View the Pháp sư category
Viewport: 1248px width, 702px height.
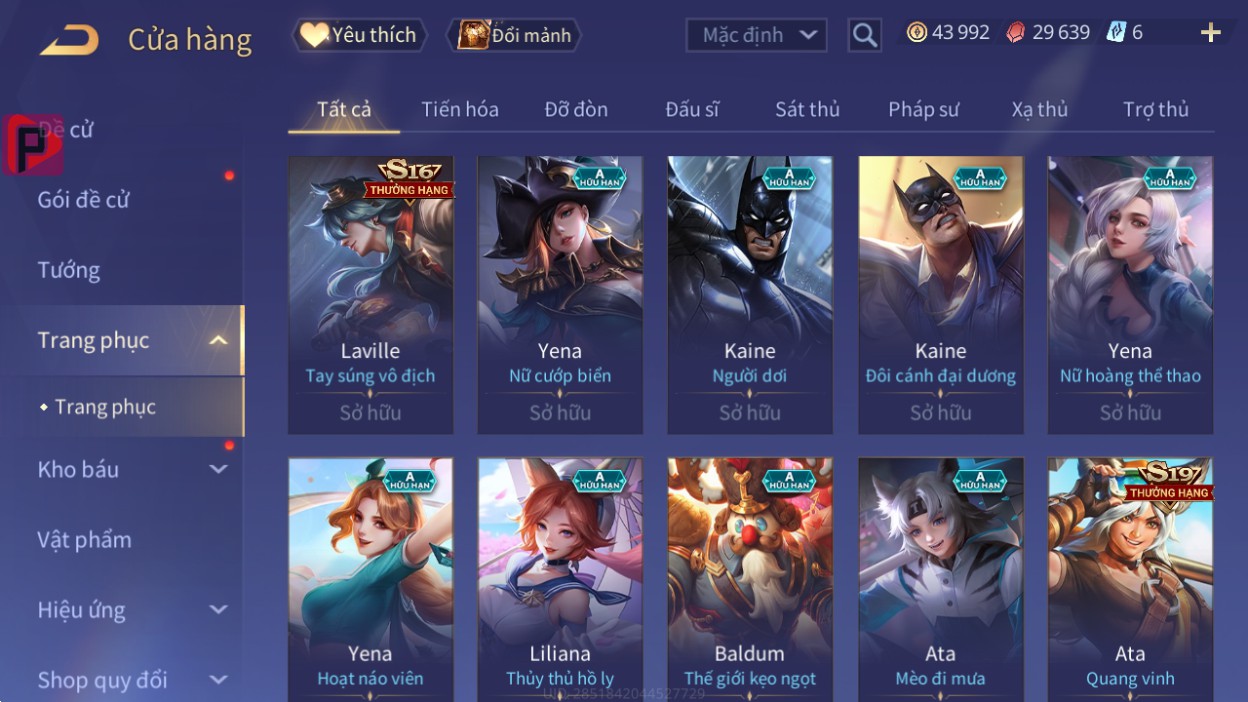pos(923,109)
